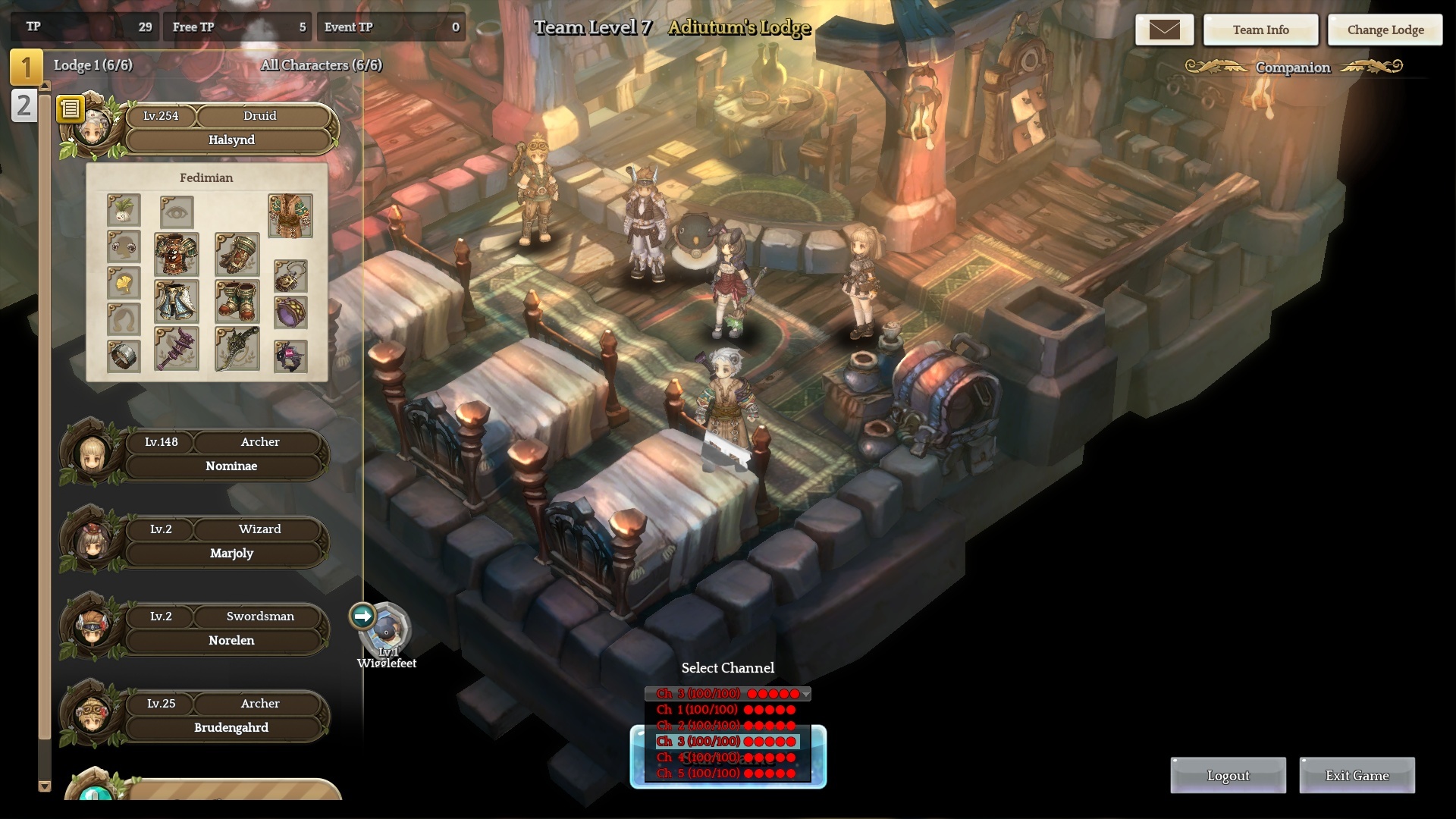The width and height of the screenshot is (1456, 819).
Task: Choose the Lv.148 Archer Nominae
Action: tap(231, 466)
